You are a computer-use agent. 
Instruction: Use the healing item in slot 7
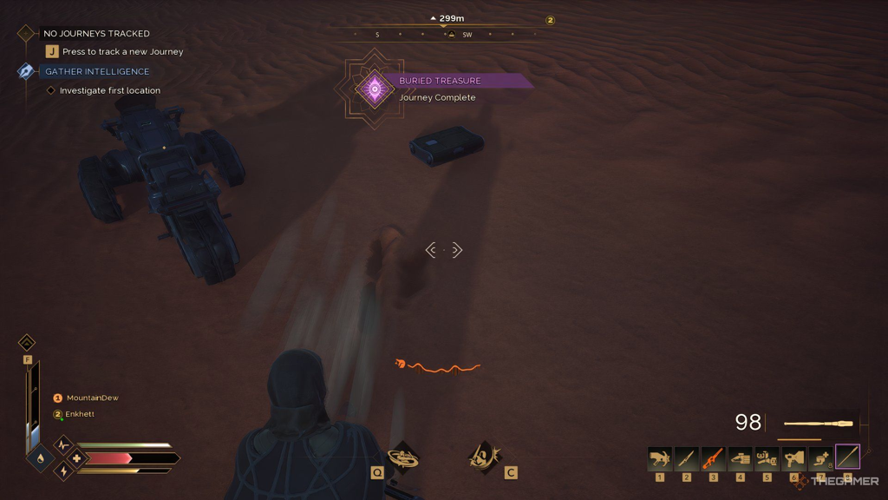(x=821, y=458)
